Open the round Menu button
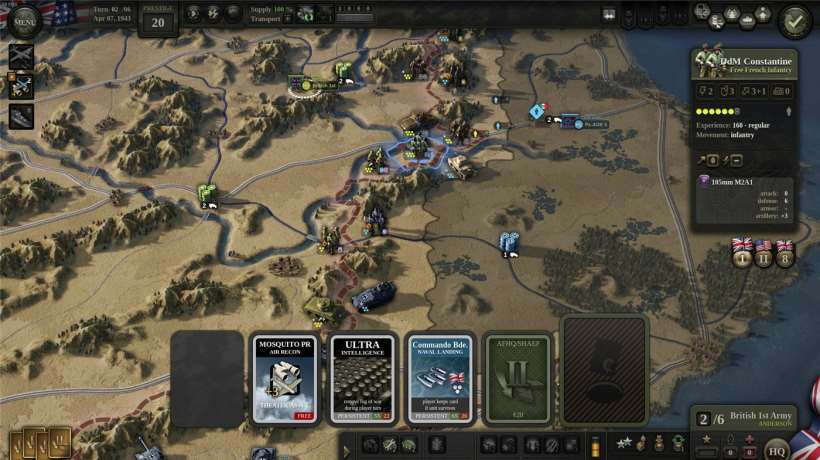Screen dimensions: 820x460 [24, 18]
